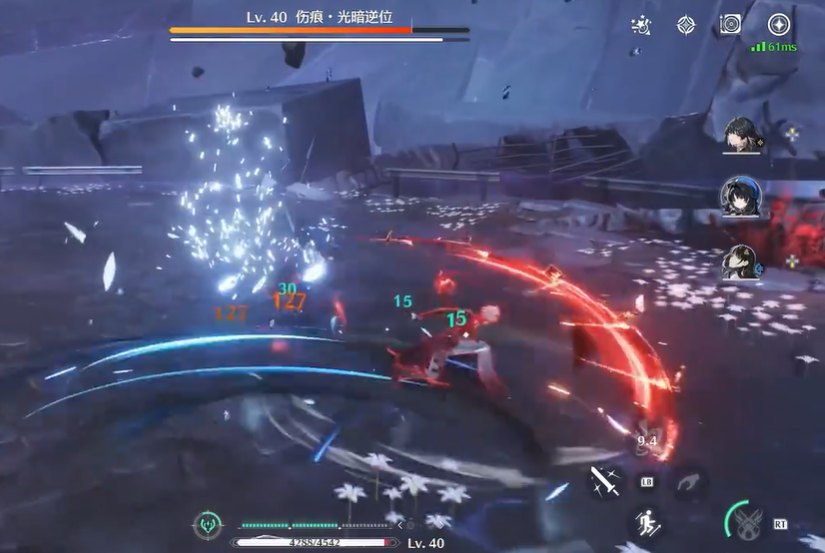Use the greyed-out grapple hand ability

(688, 483)
